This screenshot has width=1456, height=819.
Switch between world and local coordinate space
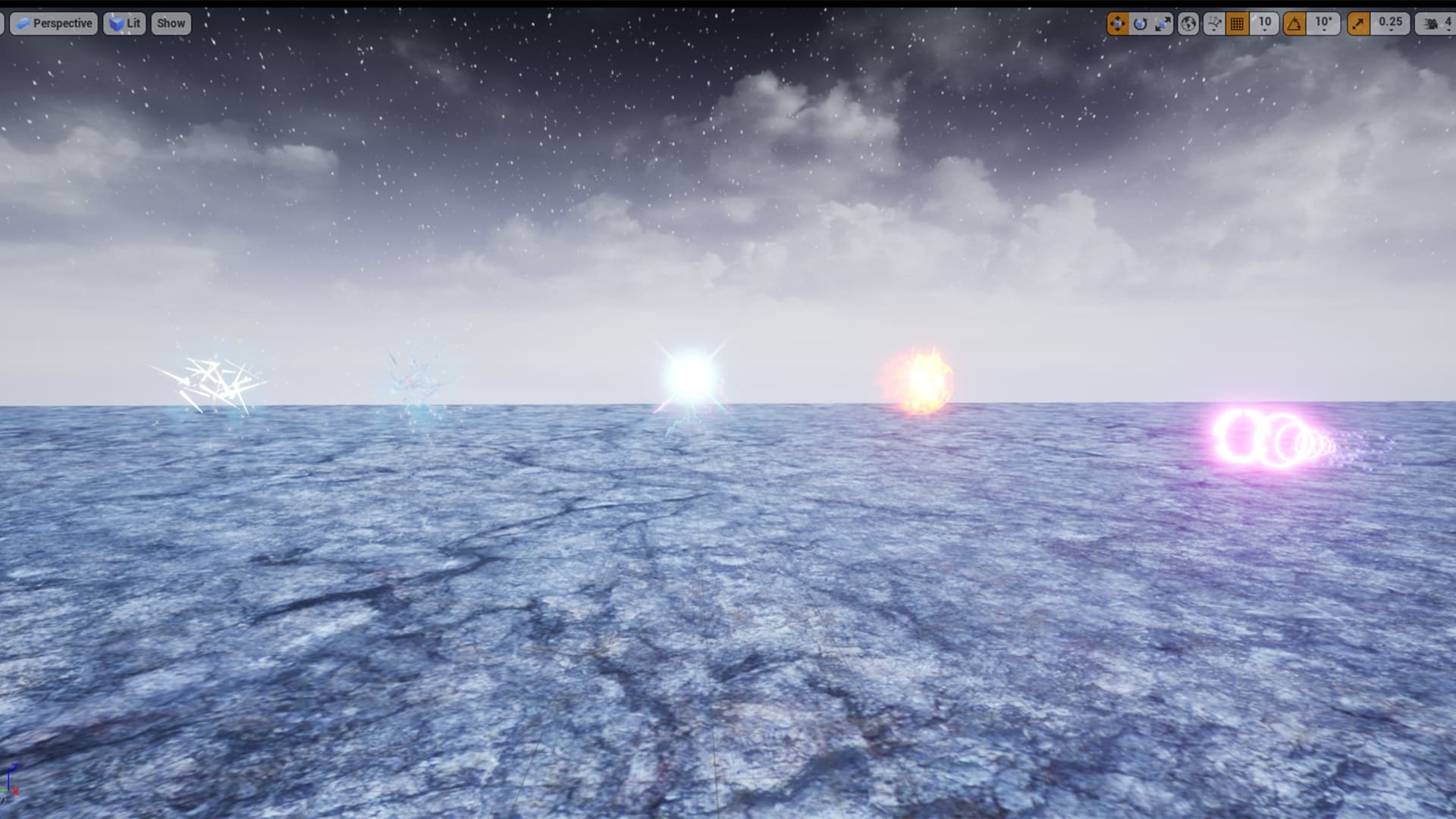[1189, 24]
